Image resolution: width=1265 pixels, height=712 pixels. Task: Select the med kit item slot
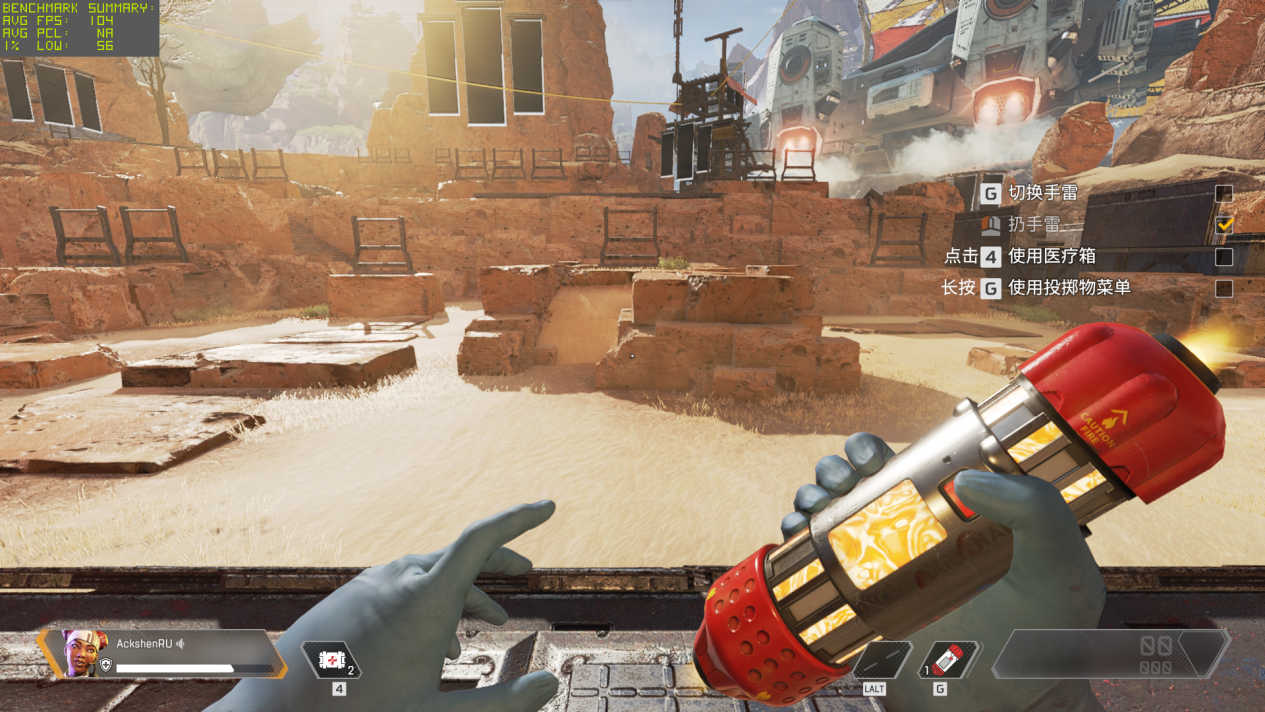331,660
